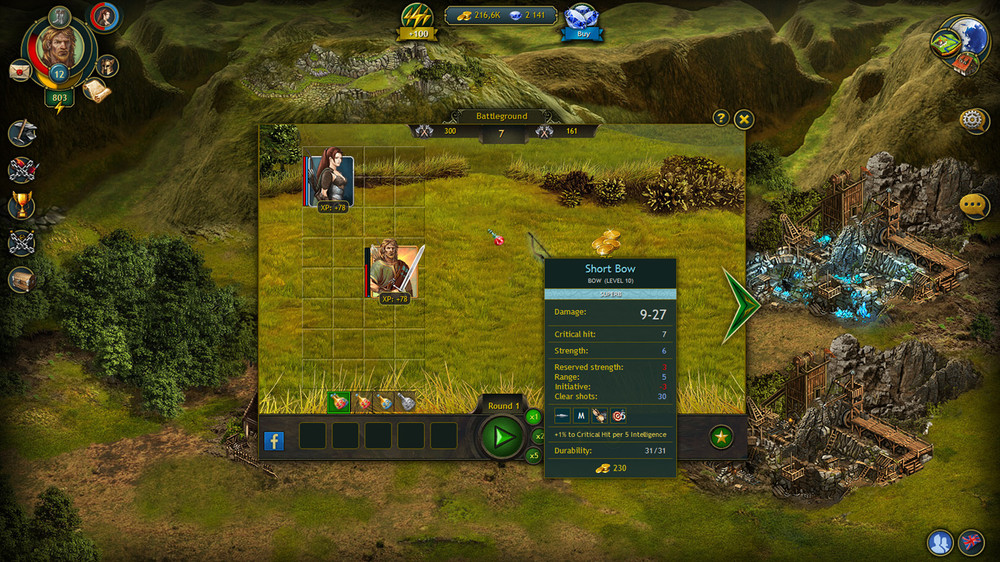Select the highlighted red potion slot

[x=338, y=402]
